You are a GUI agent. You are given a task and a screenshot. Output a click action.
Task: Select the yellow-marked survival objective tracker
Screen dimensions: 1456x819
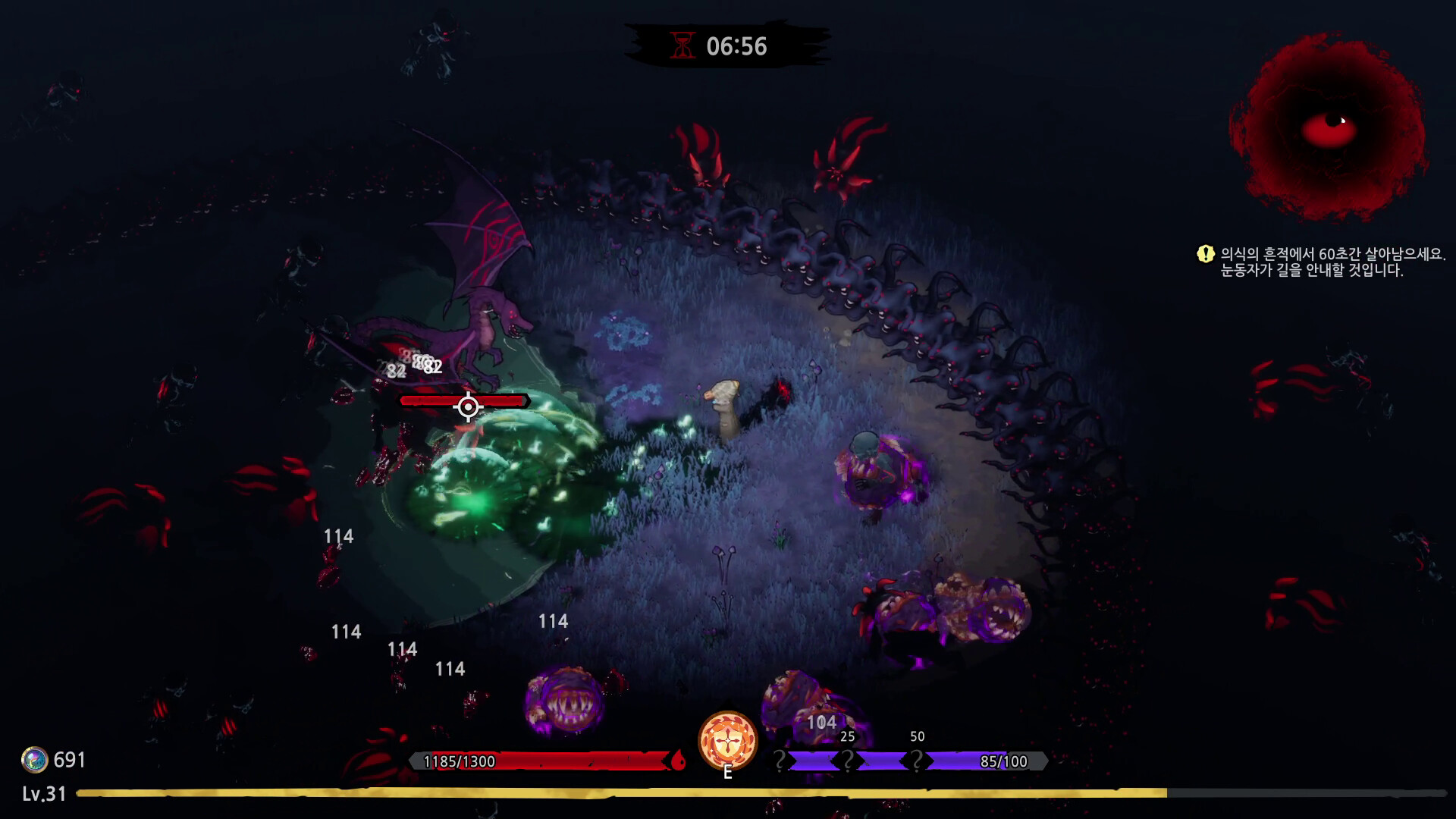click(x=1321, y=262)
